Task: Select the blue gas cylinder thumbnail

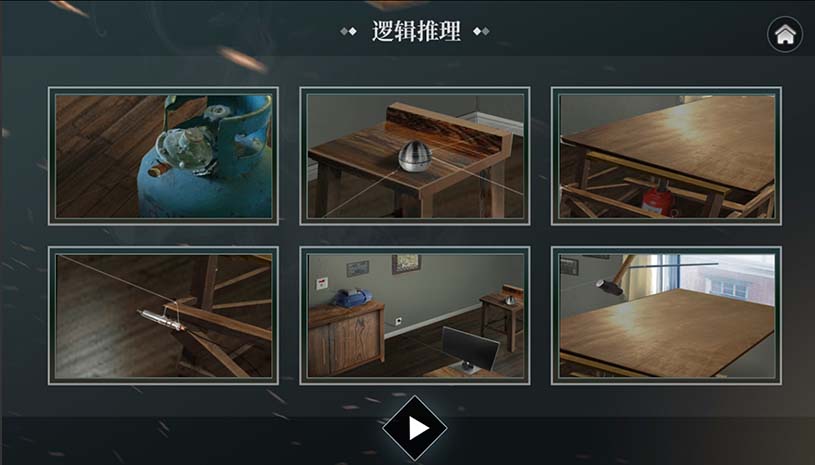Action: 163,155
